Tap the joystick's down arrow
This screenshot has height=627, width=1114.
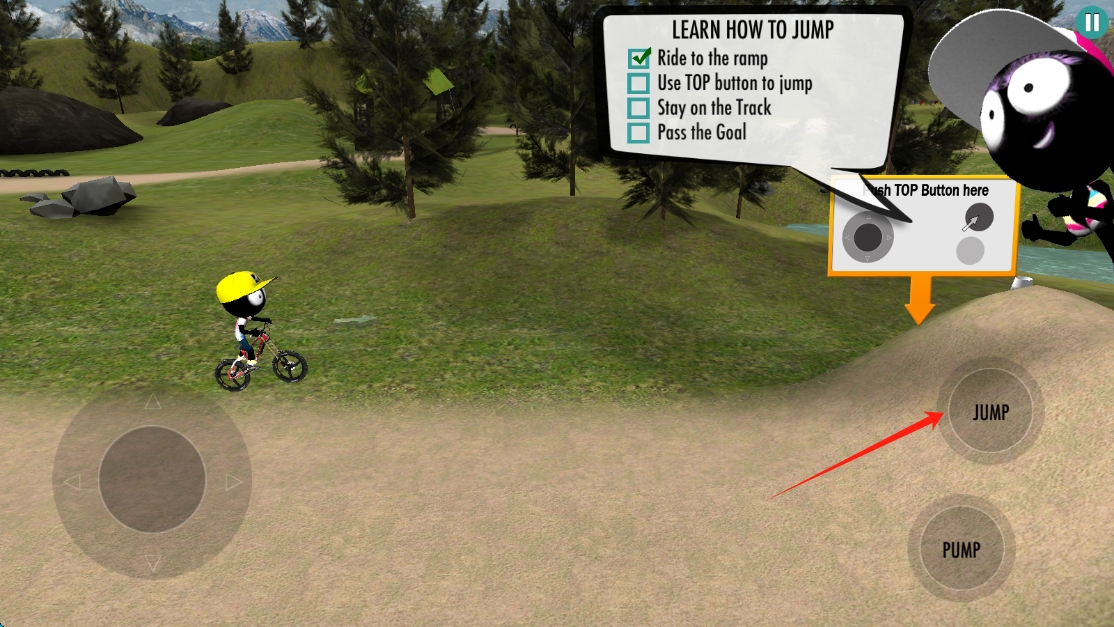152,563
